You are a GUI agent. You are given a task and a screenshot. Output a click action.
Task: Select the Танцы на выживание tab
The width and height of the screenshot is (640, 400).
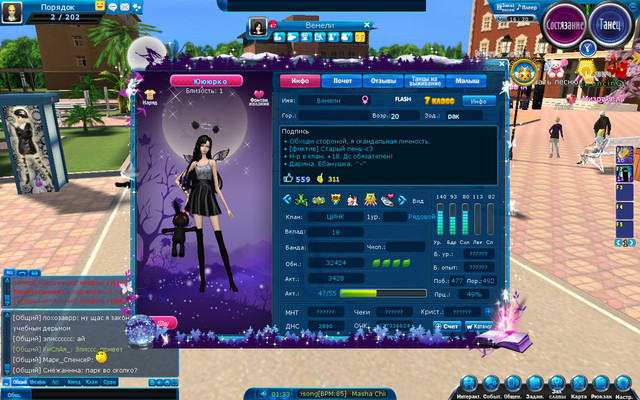pyautogui.click(x=424, y=81)
